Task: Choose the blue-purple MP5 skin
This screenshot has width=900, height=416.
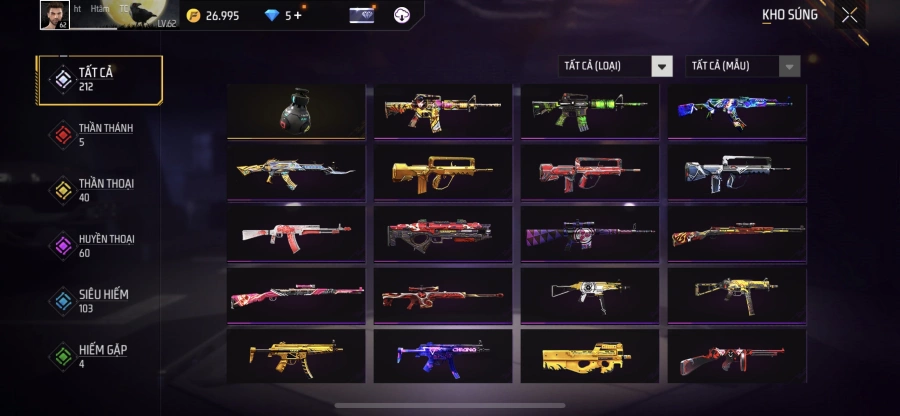Action: [x=441, y=356]
